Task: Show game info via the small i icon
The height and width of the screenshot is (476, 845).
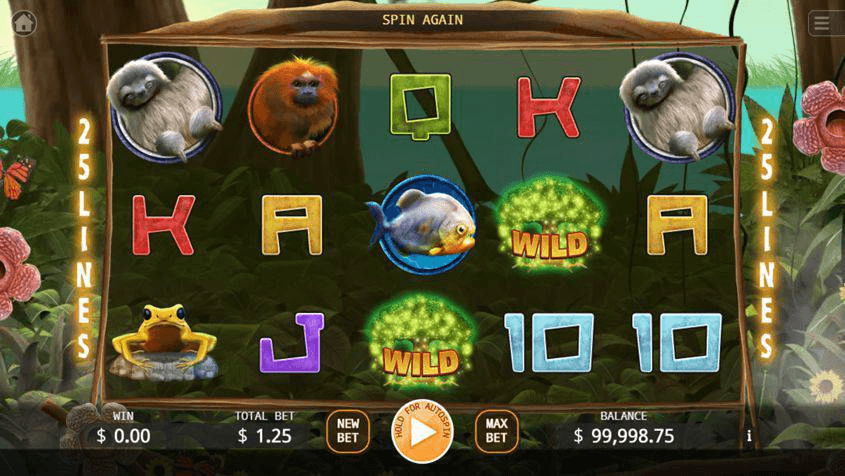Action: point(749,436)
